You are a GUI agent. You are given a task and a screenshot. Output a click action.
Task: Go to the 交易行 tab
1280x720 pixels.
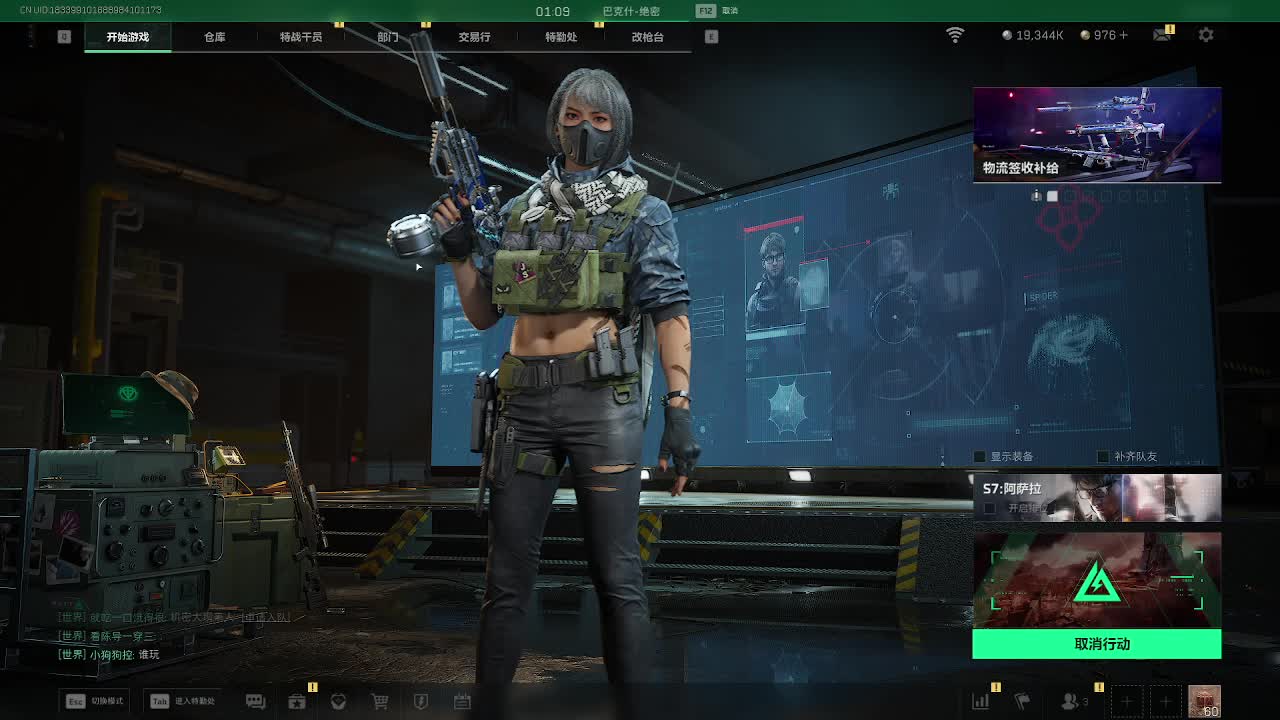click(474, 37)
